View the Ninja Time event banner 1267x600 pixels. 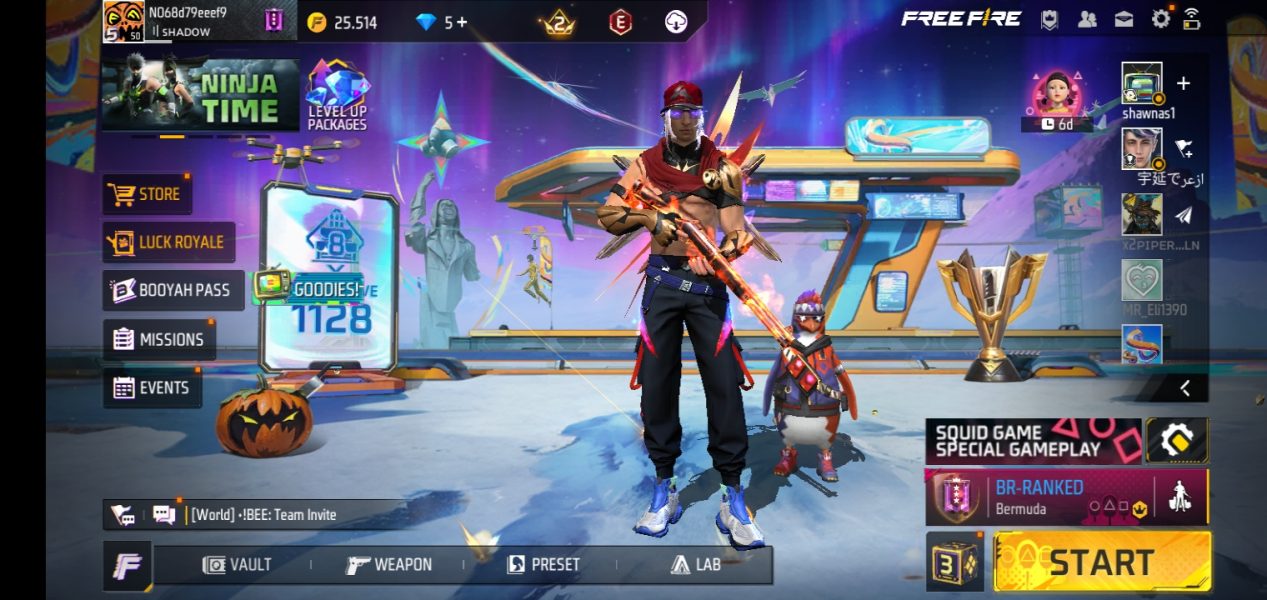(x=200, y=95)
